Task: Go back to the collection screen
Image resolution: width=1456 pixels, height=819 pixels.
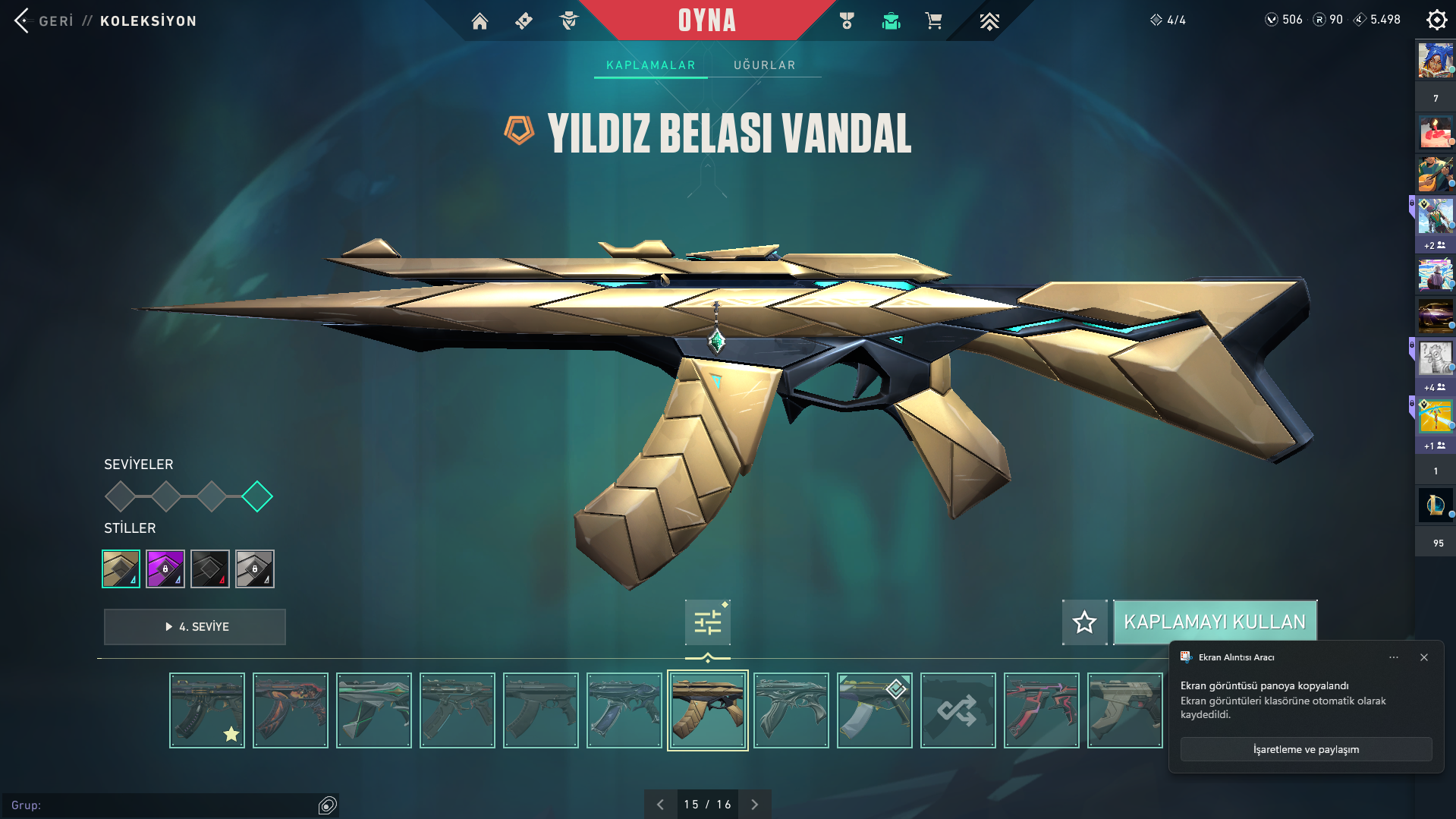Action: pos(46,20)
